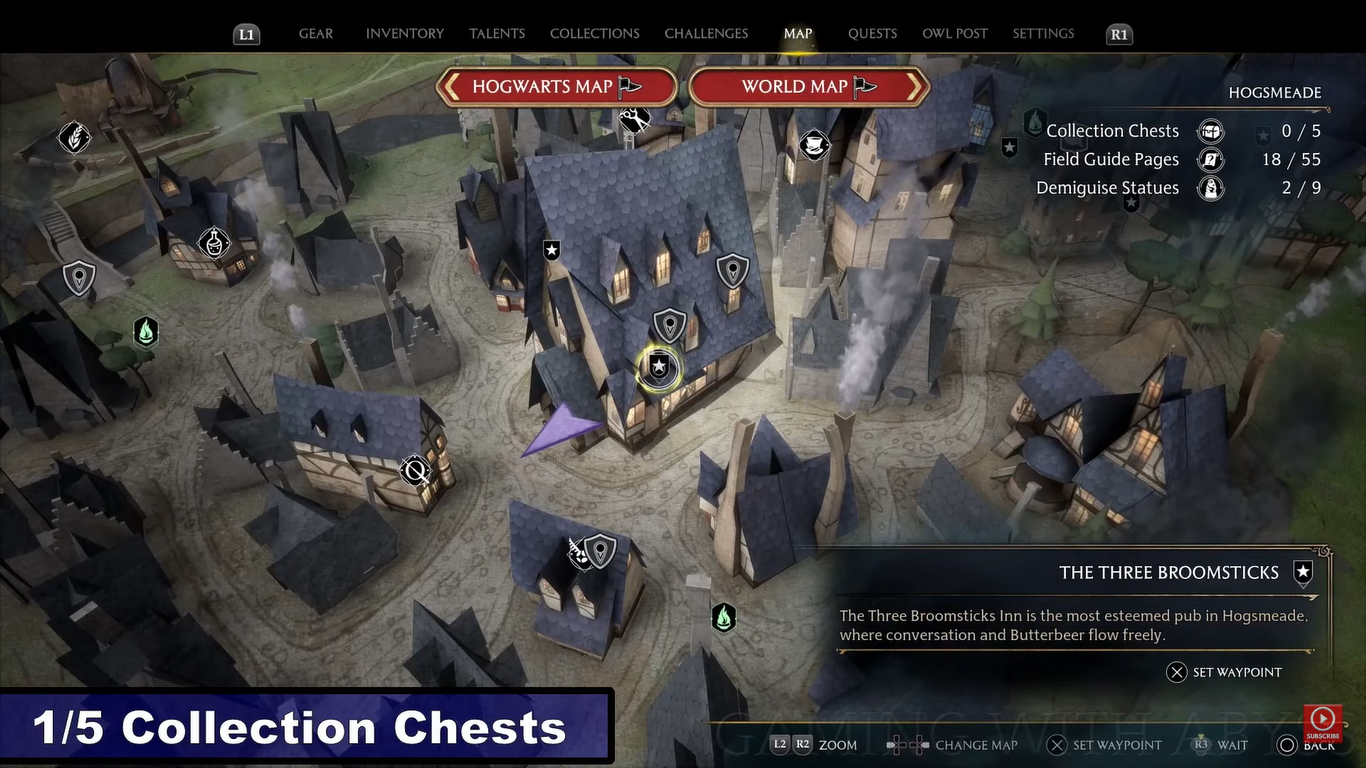Open the Gear tab
The height and width of the screenshot is (768, 1366).
pos(316,34)
